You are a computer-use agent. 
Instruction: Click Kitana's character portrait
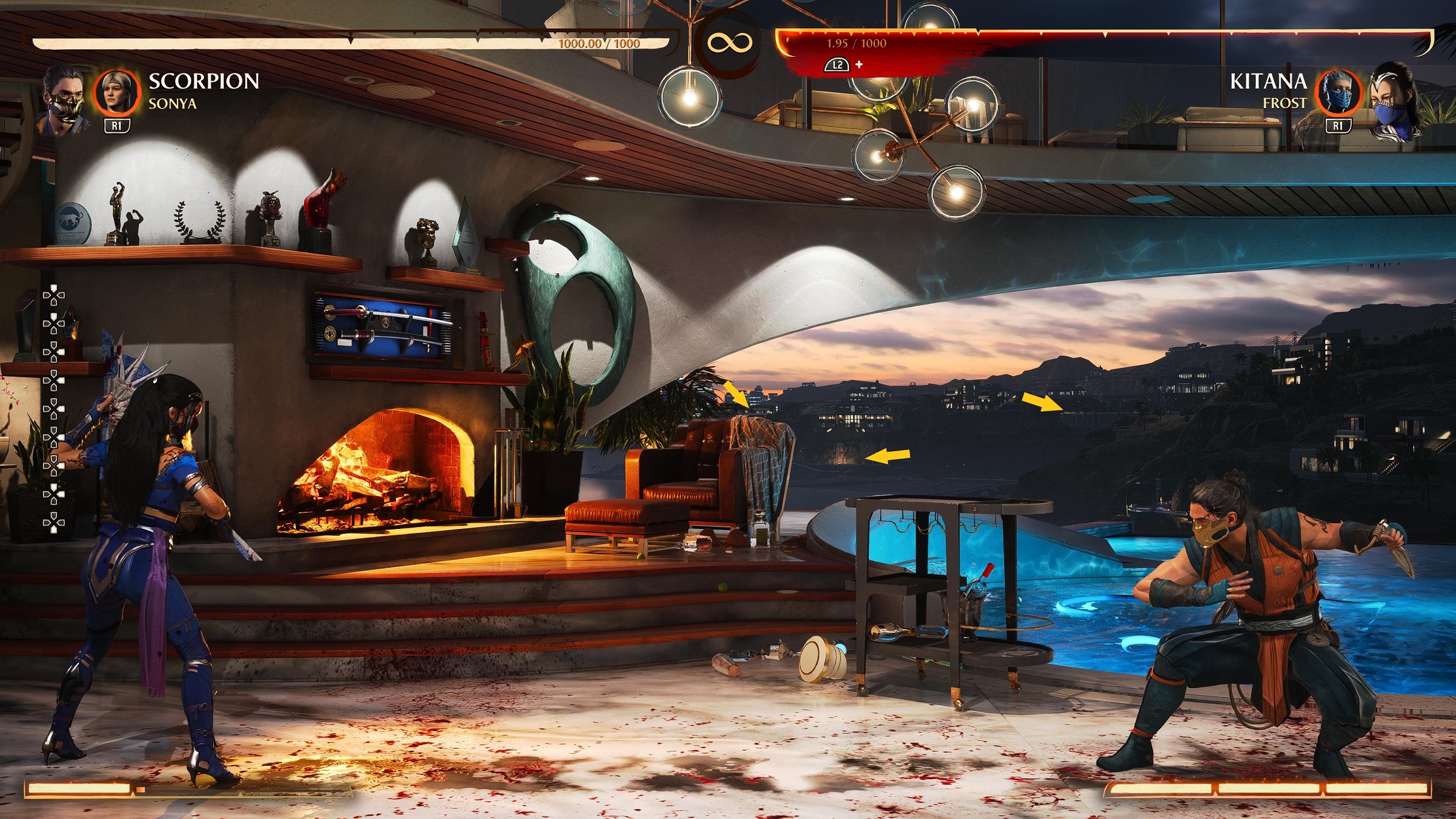click(1395, 101)
